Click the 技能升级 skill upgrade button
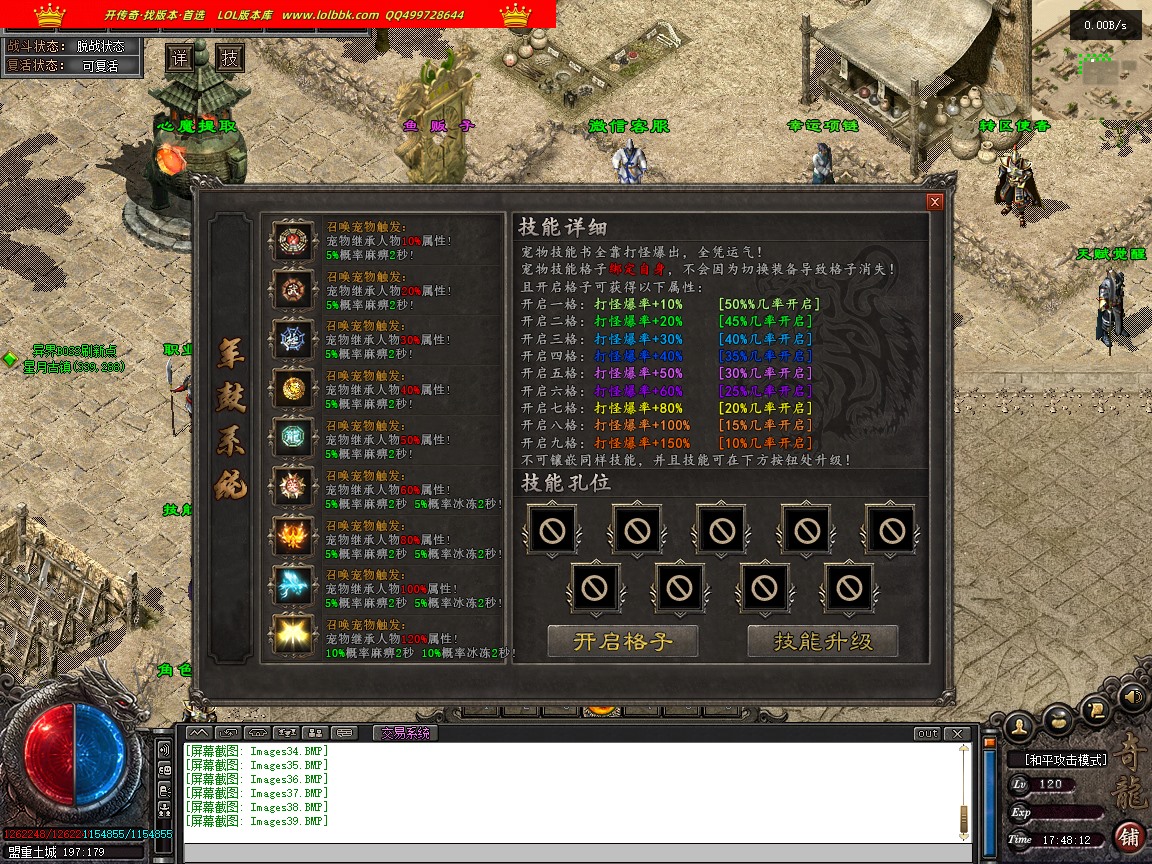Viewport: 1152px width, 864px height. (x=823, y=641)
